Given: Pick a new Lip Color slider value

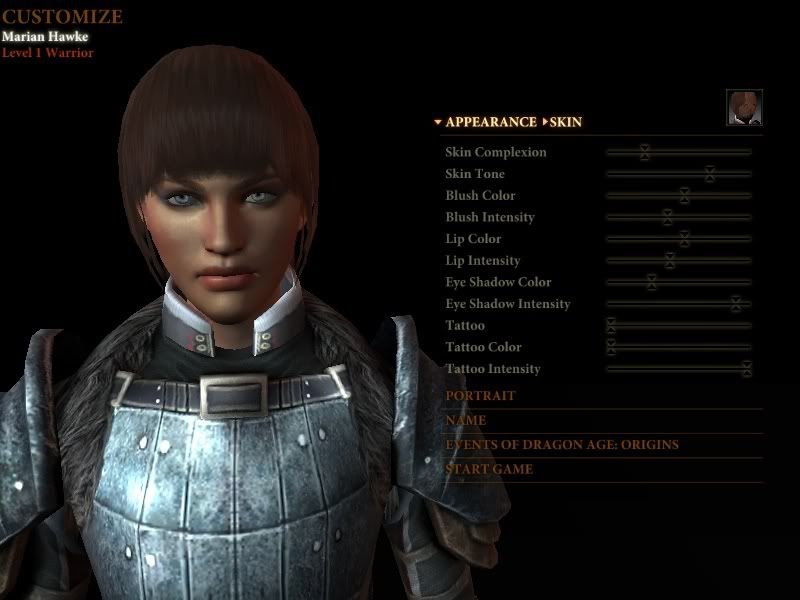Looking at the screenshot, I should tap(684, 239).
